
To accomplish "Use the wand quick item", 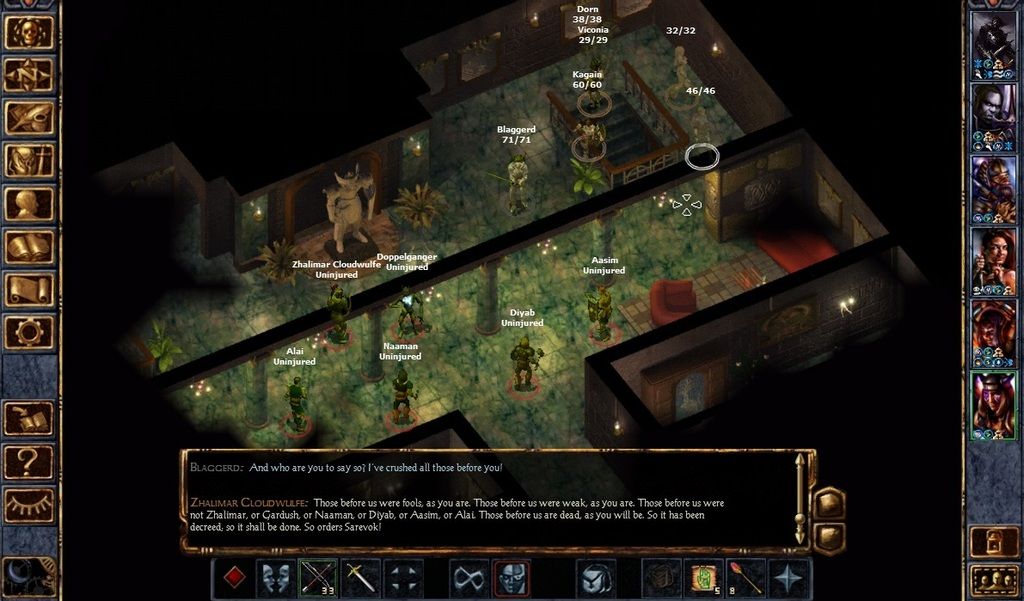I will 747,579.
